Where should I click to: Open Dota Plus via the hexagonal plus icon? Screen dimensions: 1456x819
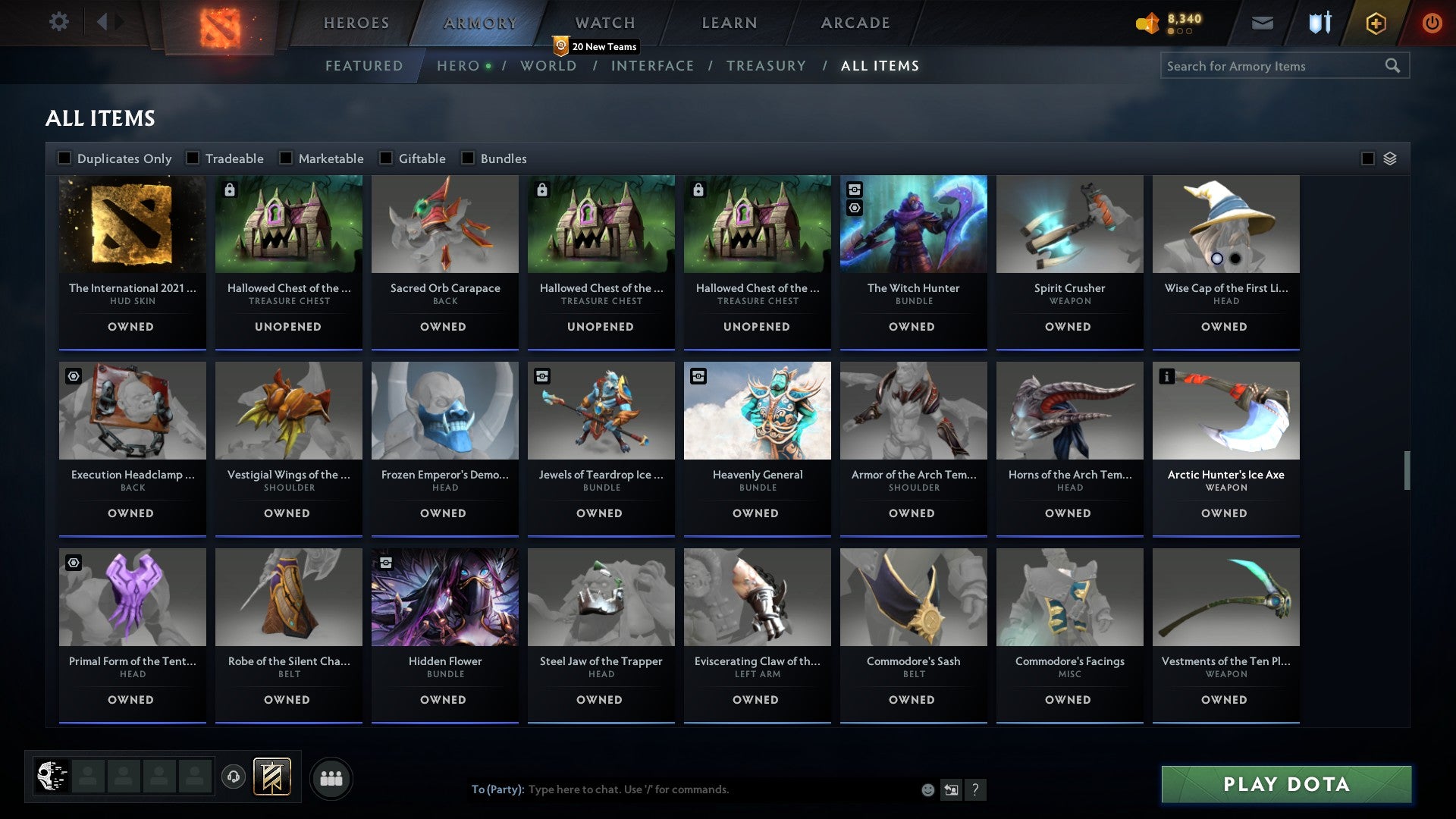1375,23
